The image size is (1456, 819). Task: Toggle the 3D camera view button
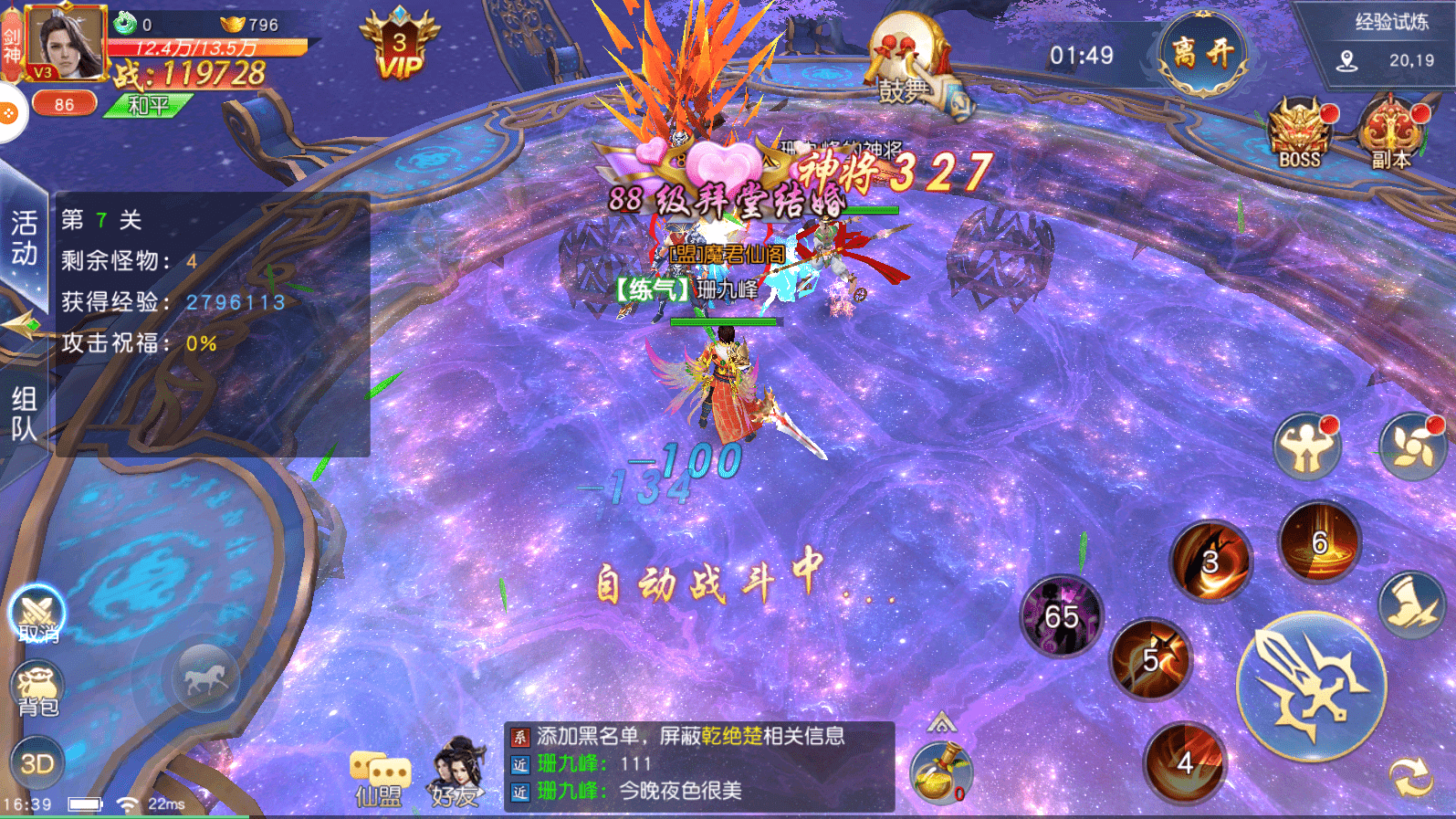pos(37,763)
